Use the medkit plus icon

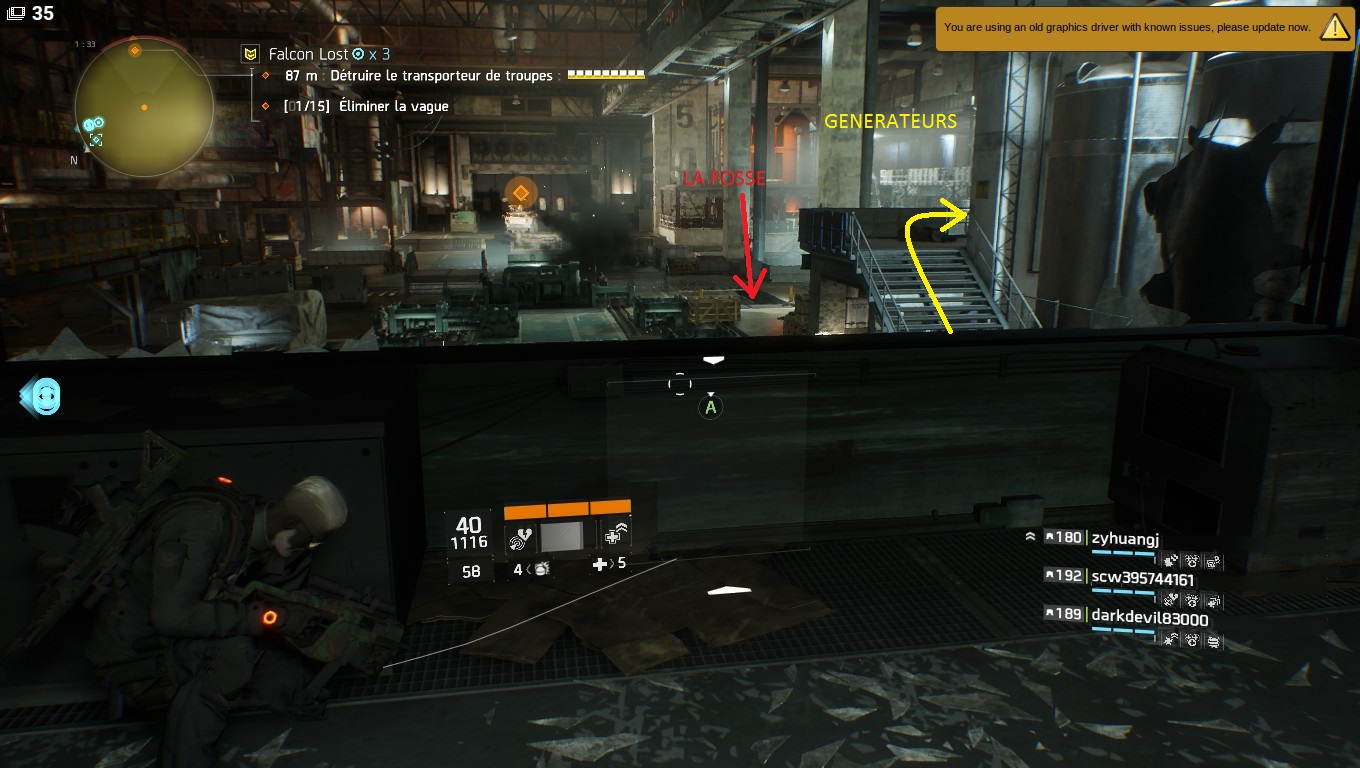[x=600, y=564]
